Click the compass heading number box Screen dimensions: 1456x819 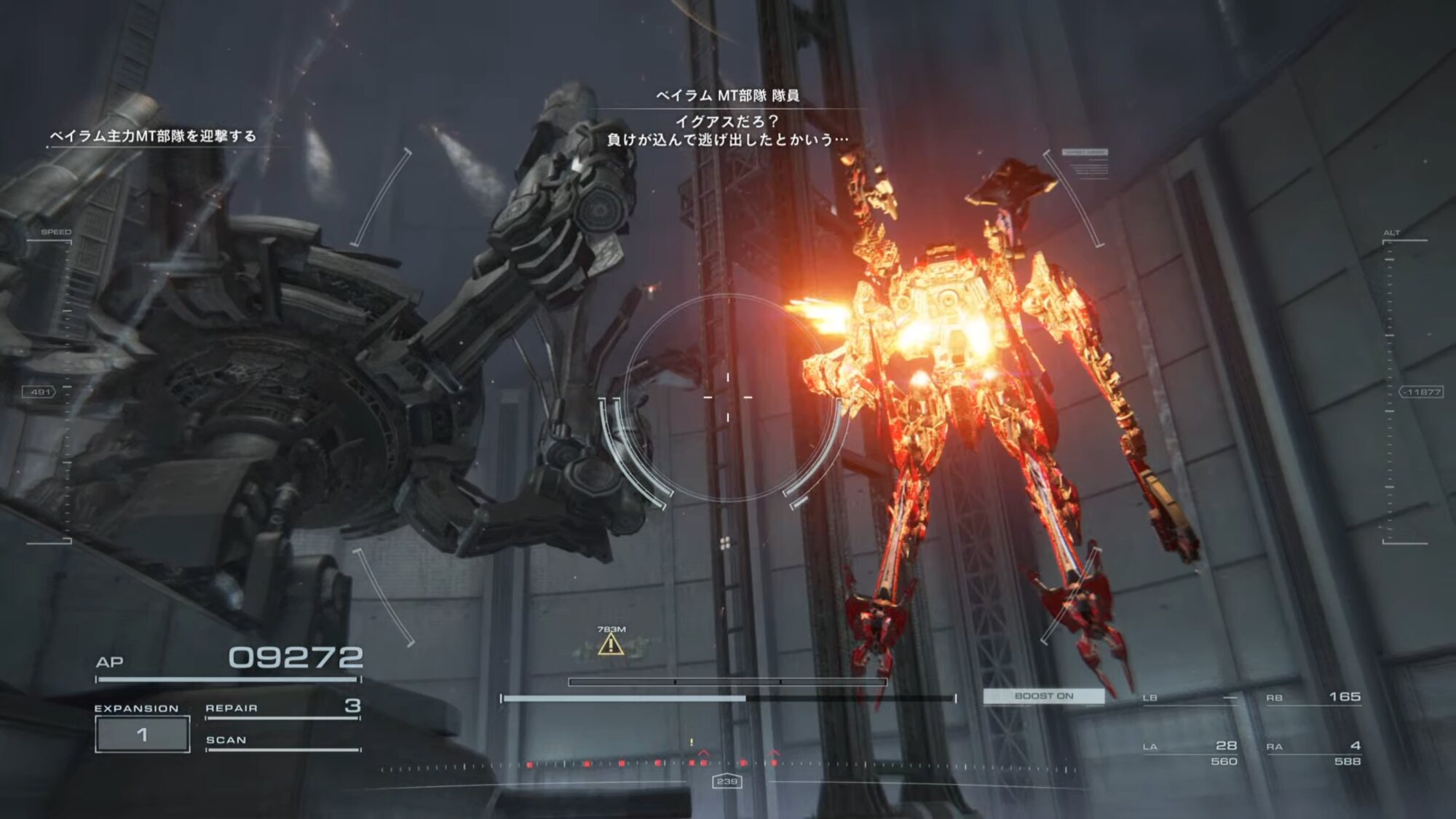tap(727, 781)
